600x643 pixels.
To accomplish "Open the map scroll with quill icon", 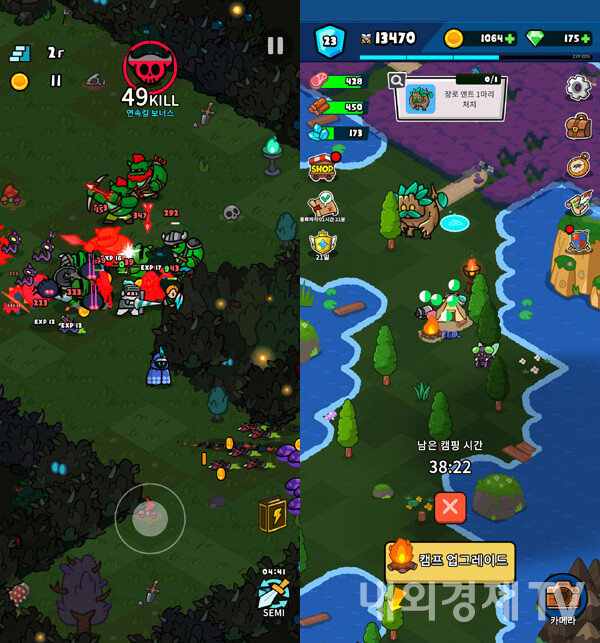I will 578,203.
